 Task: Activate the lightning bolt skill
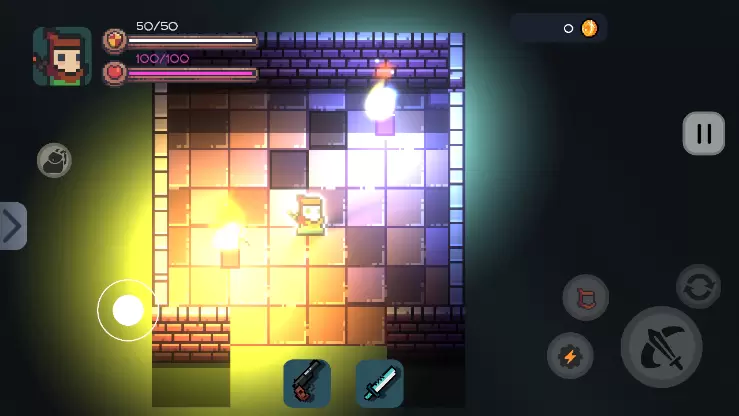point(570,356)
